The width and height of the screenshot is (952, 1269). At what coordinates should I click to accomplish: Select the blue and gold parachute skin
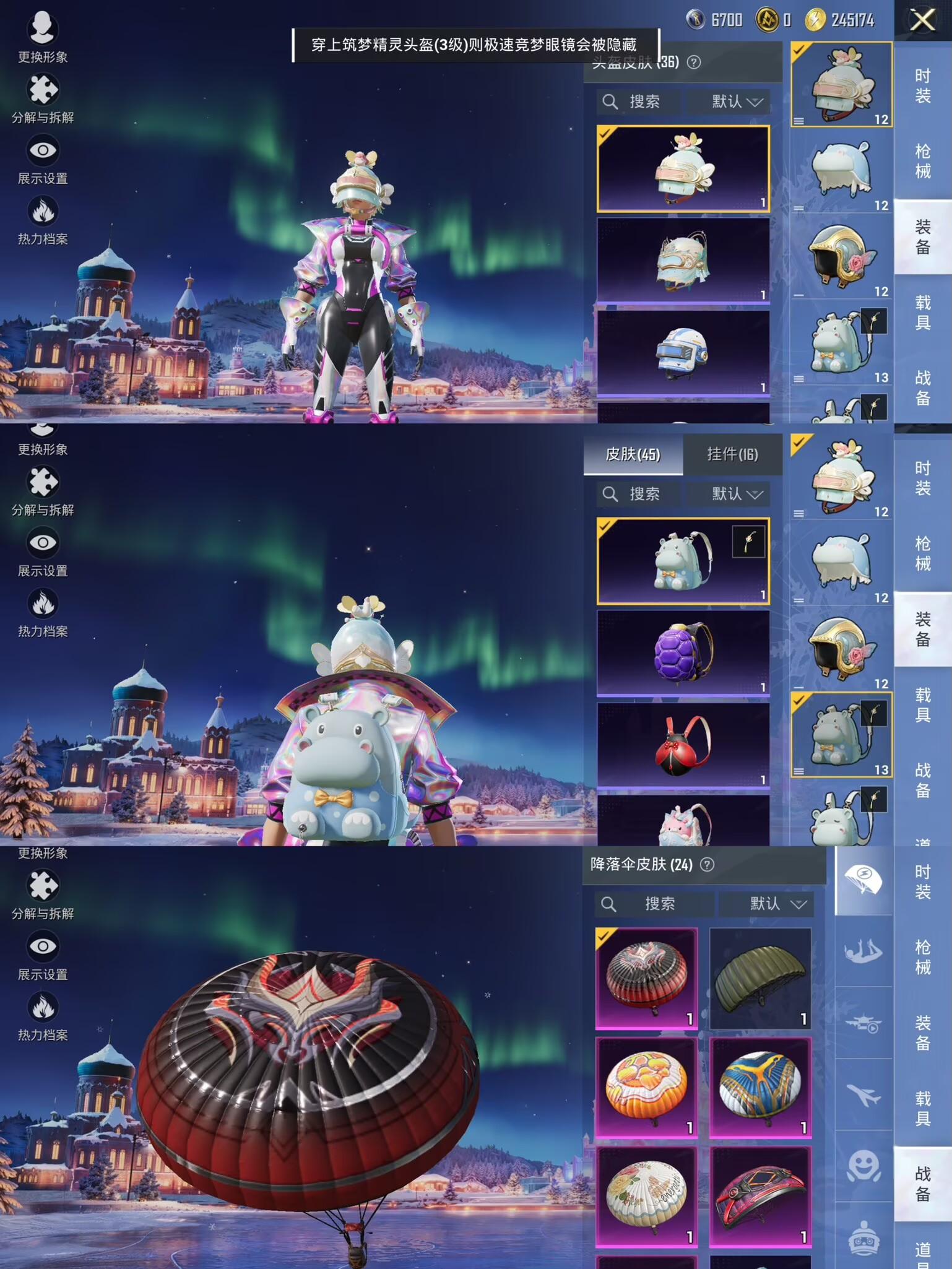click(x=760, y=1087)
